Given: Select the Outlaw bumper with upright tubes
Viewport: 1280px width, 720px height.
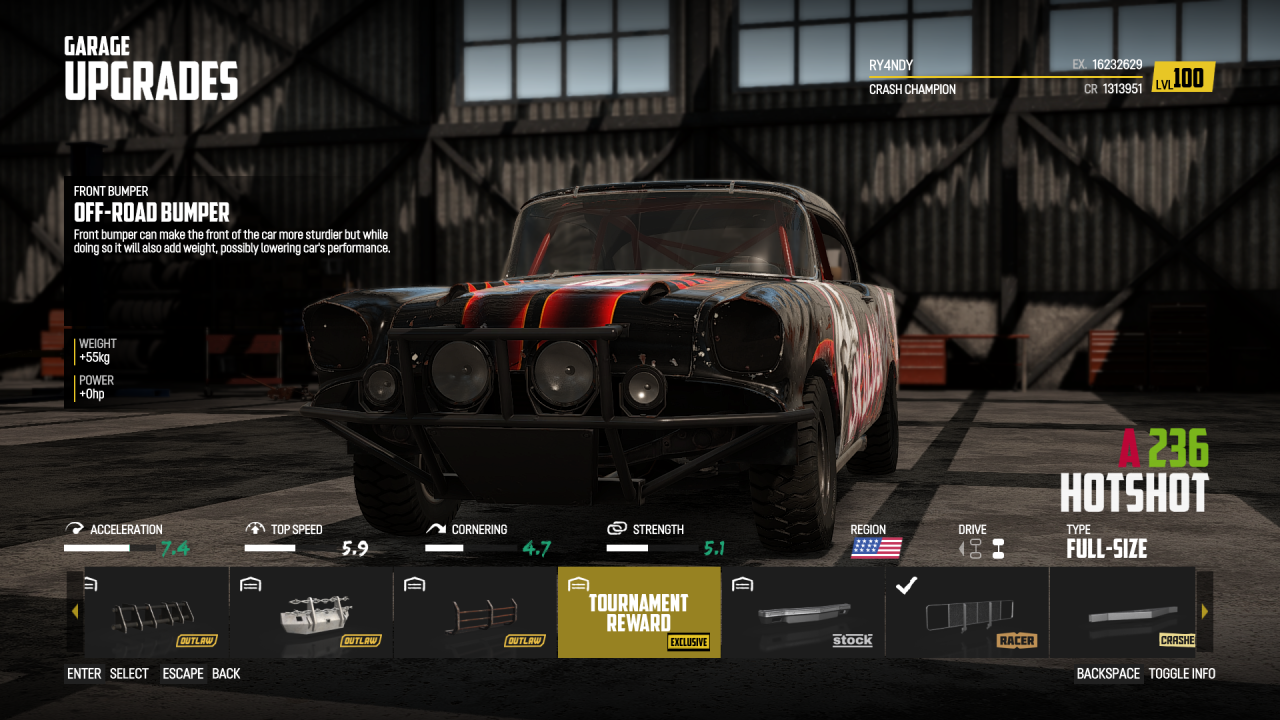Looking at the screenshot, I should pyautogui.click(x=155, y=612).
